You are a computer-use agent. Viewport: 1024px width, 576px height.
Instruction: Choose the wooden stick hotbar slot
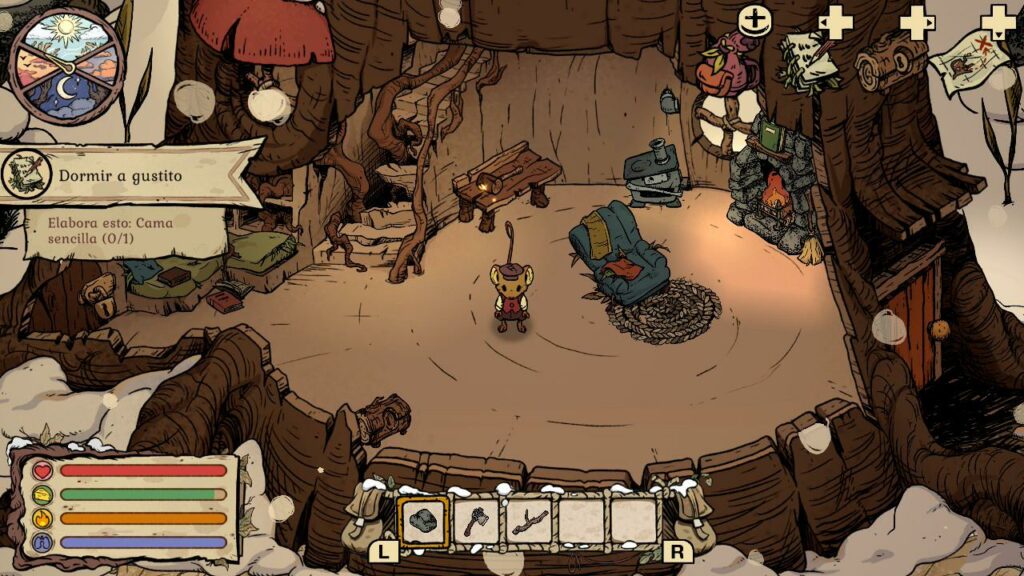tap(529, 521)
